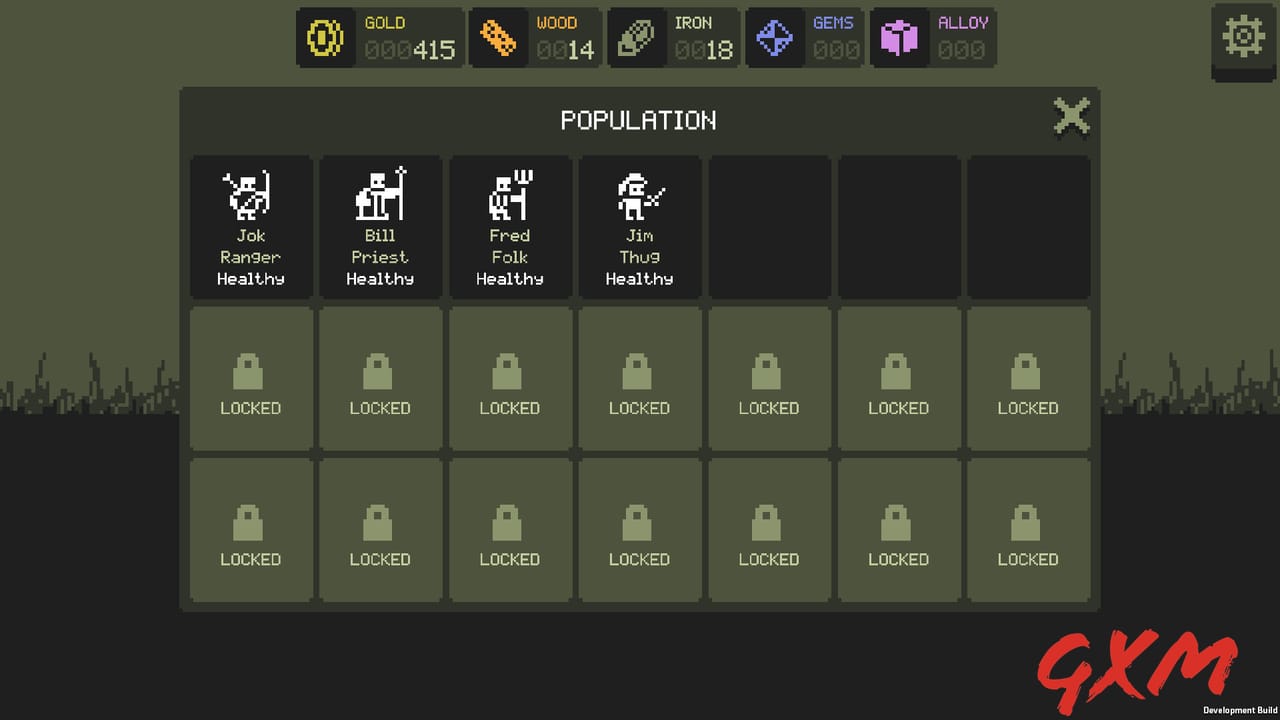Click the first locked padlock slot

pyautogui.click(x=250, y=378)
